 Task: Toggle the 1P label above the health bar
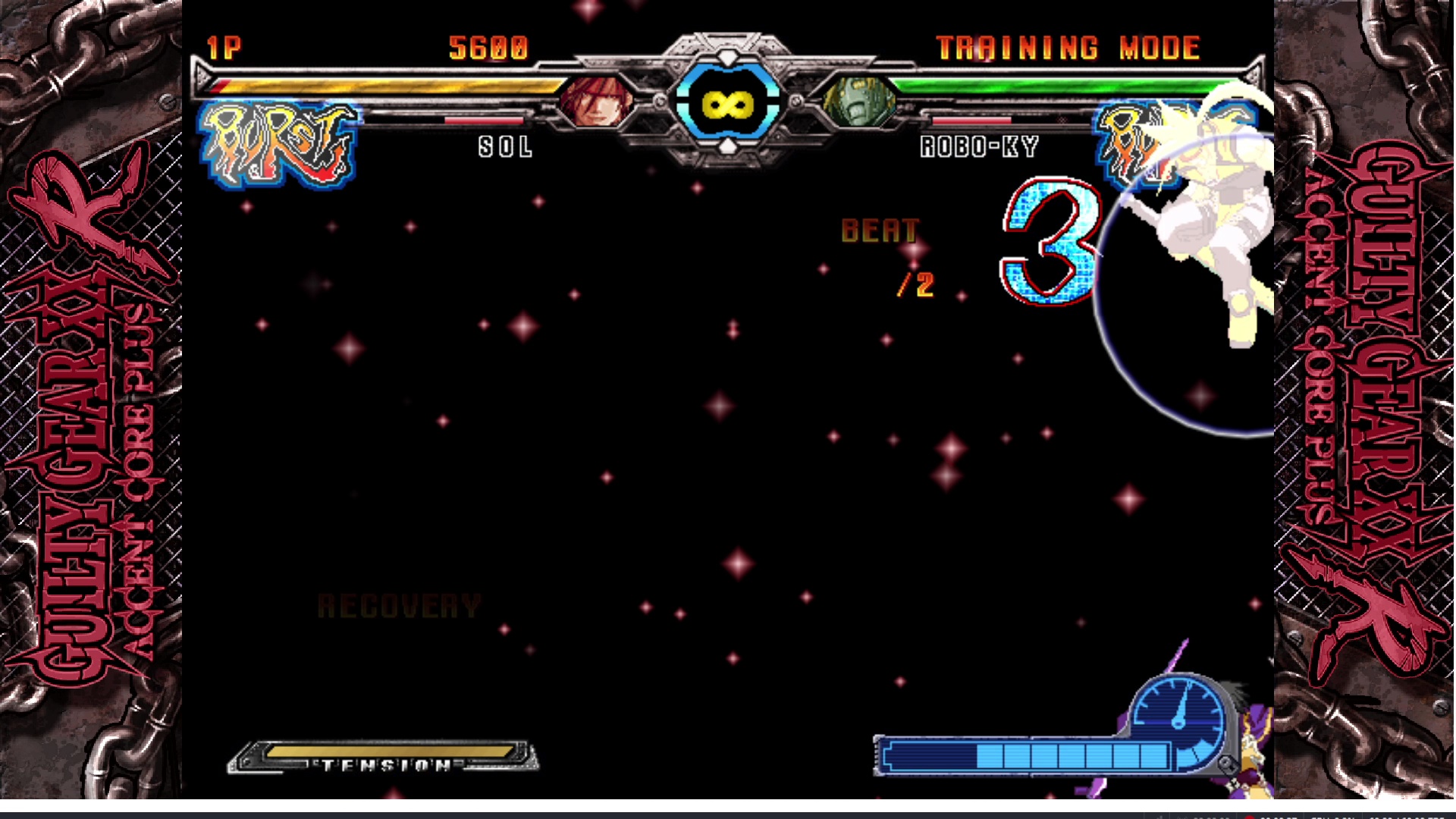(x=222, y=45)
